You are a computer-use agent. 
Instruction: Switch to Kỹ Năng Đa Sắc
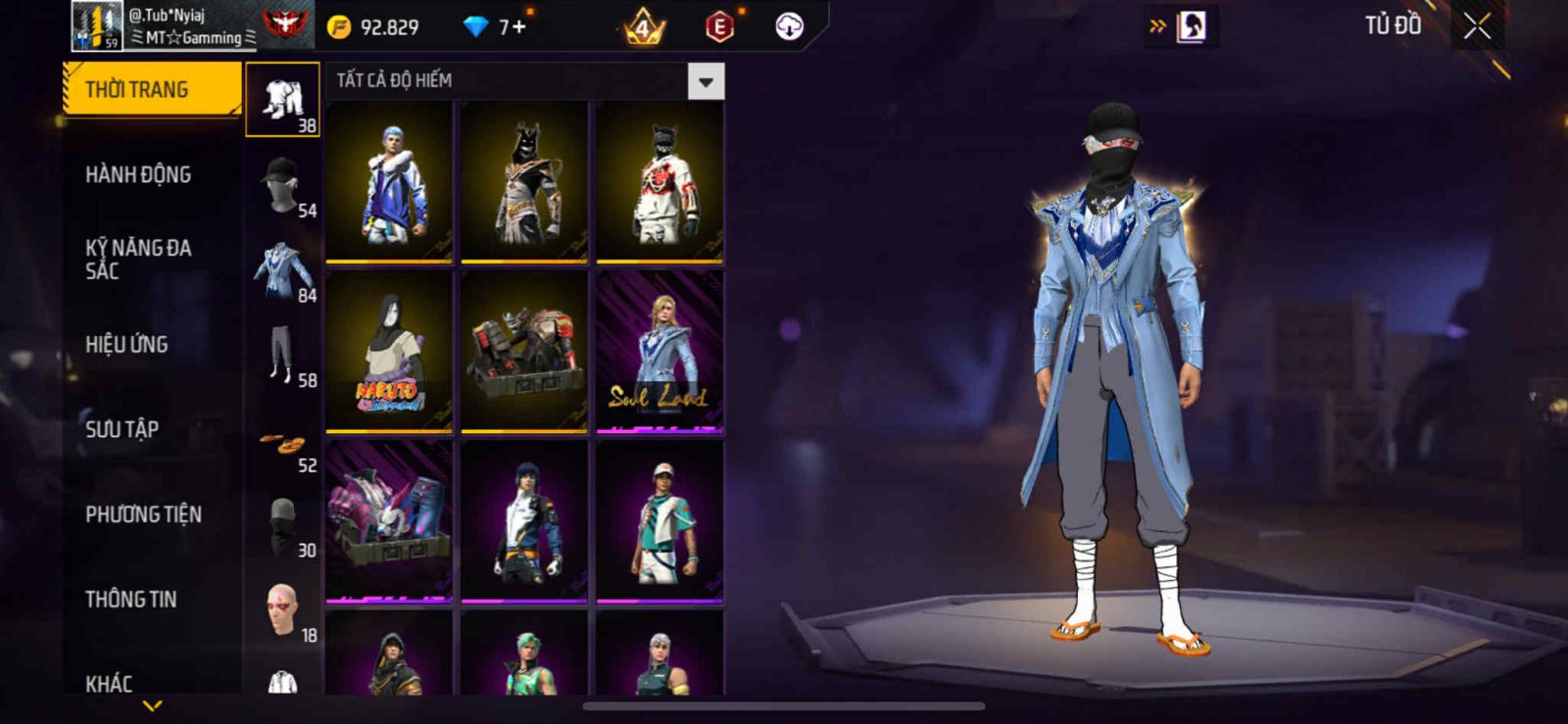click(x=138, y=259)
